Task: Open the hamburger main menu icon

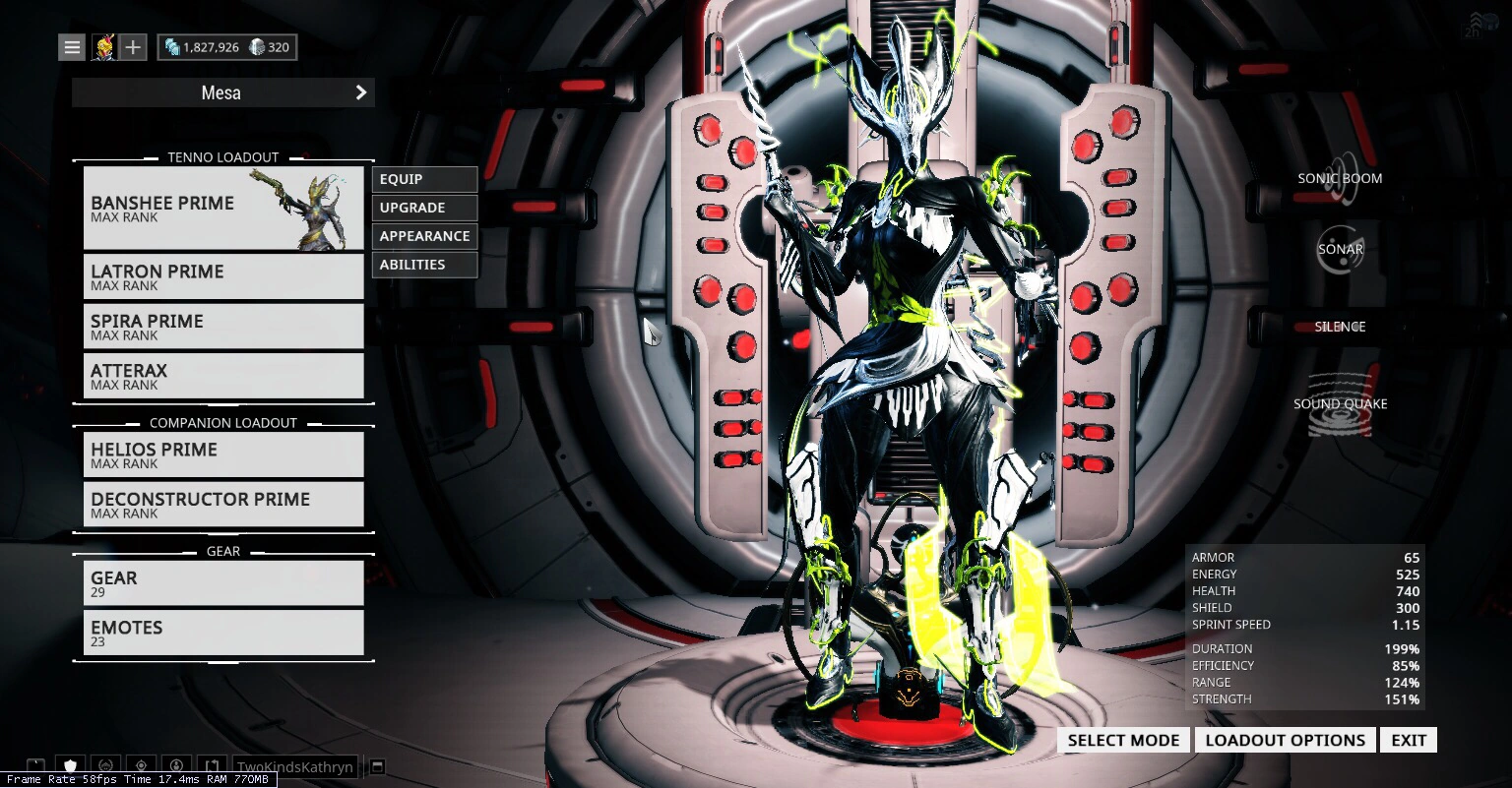Action: tap(71, 46)
